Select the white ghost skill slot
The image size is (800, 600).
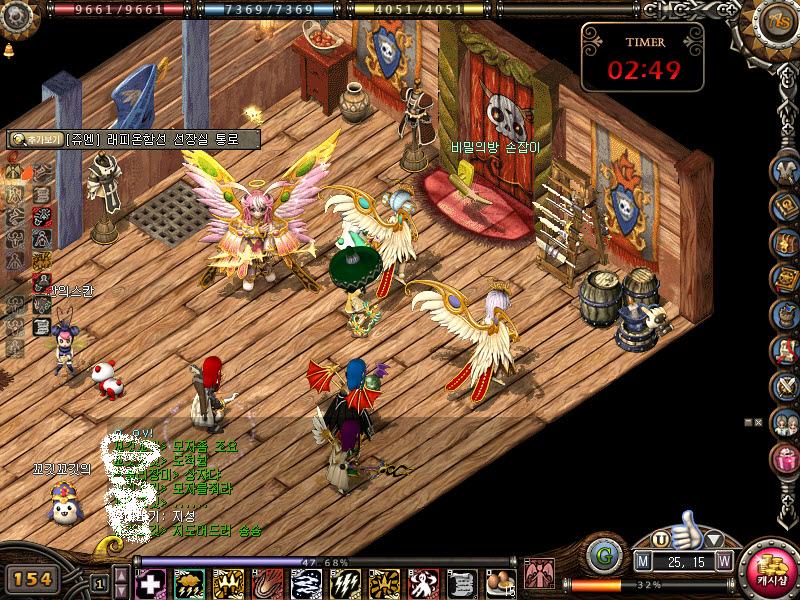coord(423,582)
